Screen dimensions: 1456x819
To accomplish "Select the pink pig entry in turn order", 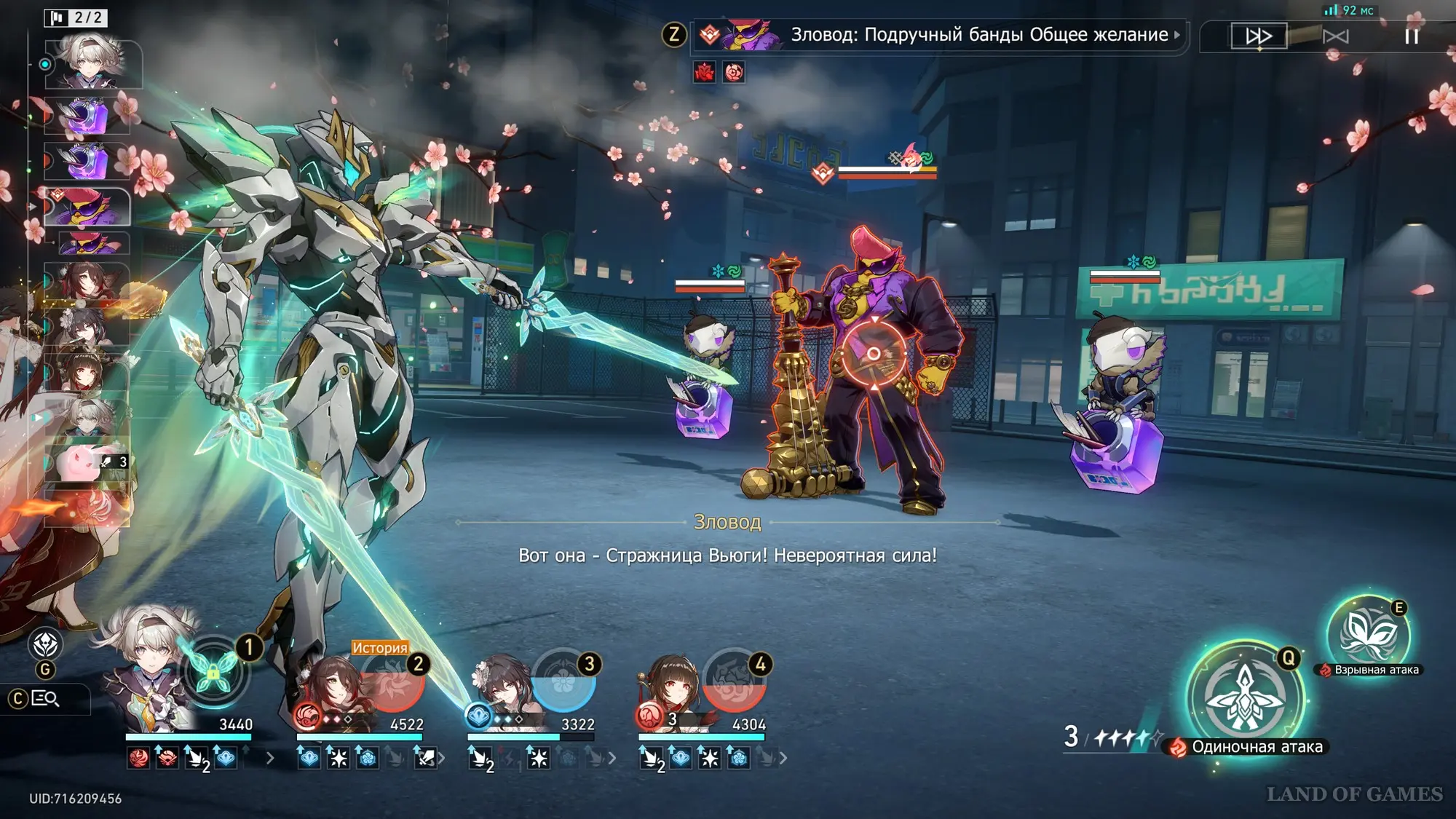I will tap(87, 462).
